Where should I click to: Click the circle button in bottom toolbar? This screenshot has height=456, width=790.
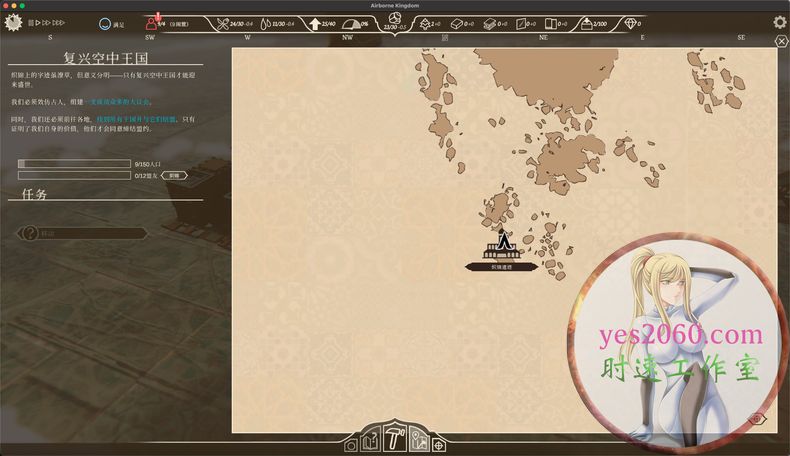point(350,446)
